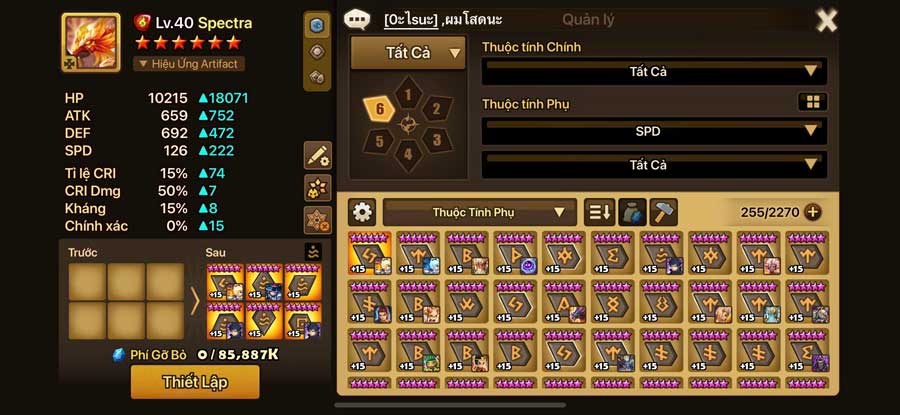Toggle the four-square grid view button
900x415 pixels.
[x=812, y=102]
